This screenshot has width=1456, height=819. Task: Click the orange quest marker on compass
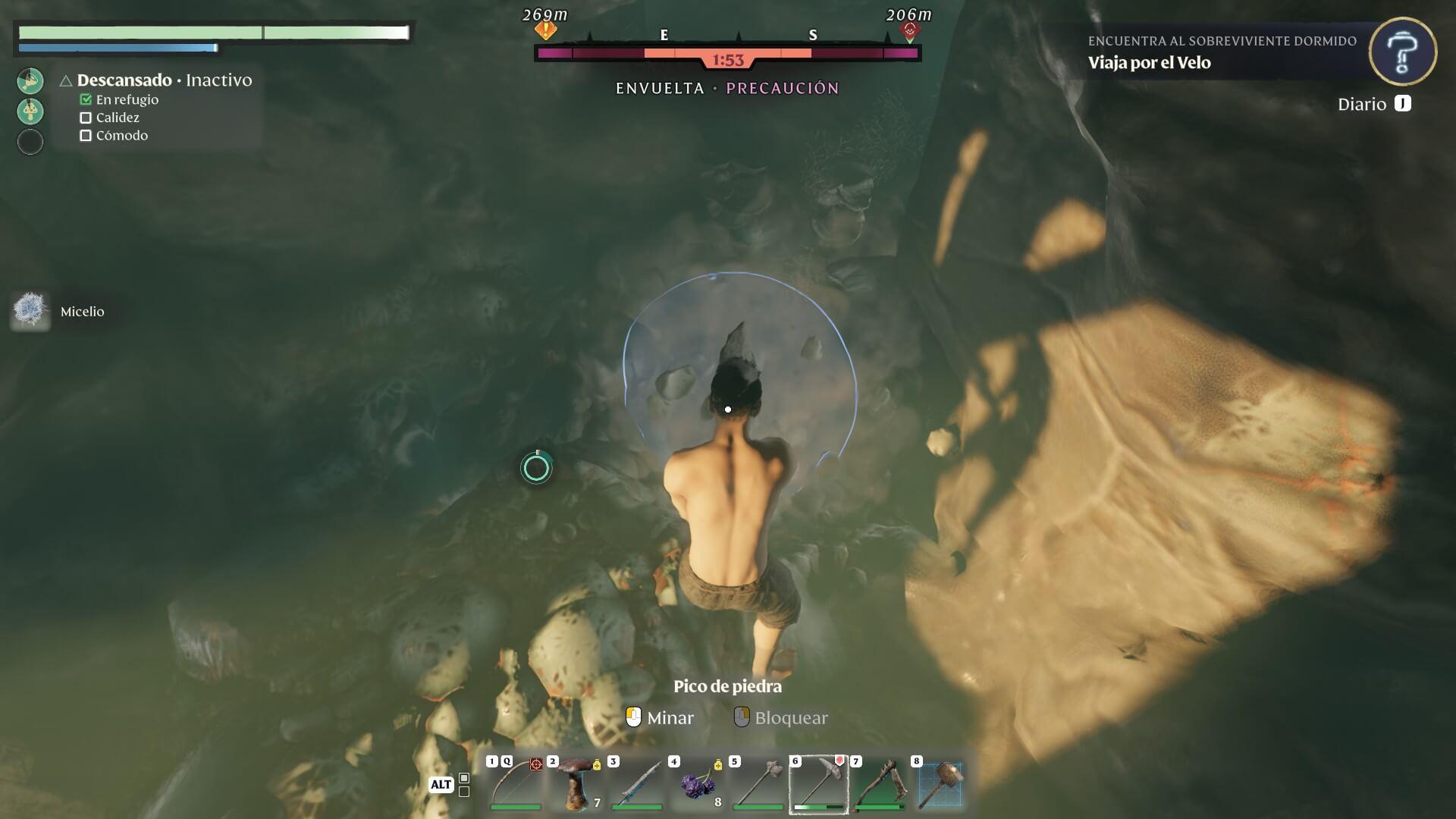(x=545, y=30)
